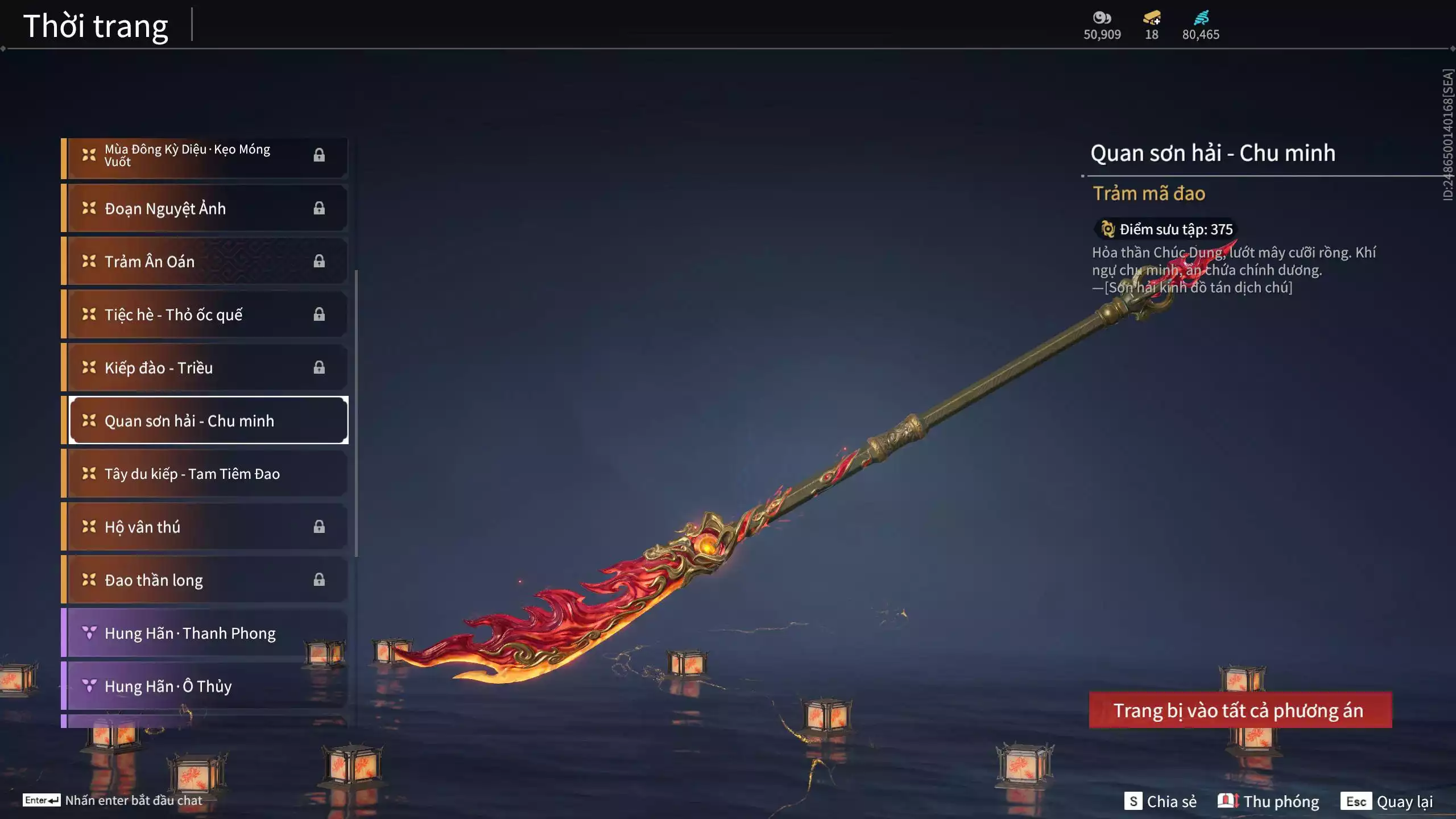Click Trang bị vào tất cả phương án
Image resolution: width=1456 pixels, height=819 pixels.
[1240, 710]
